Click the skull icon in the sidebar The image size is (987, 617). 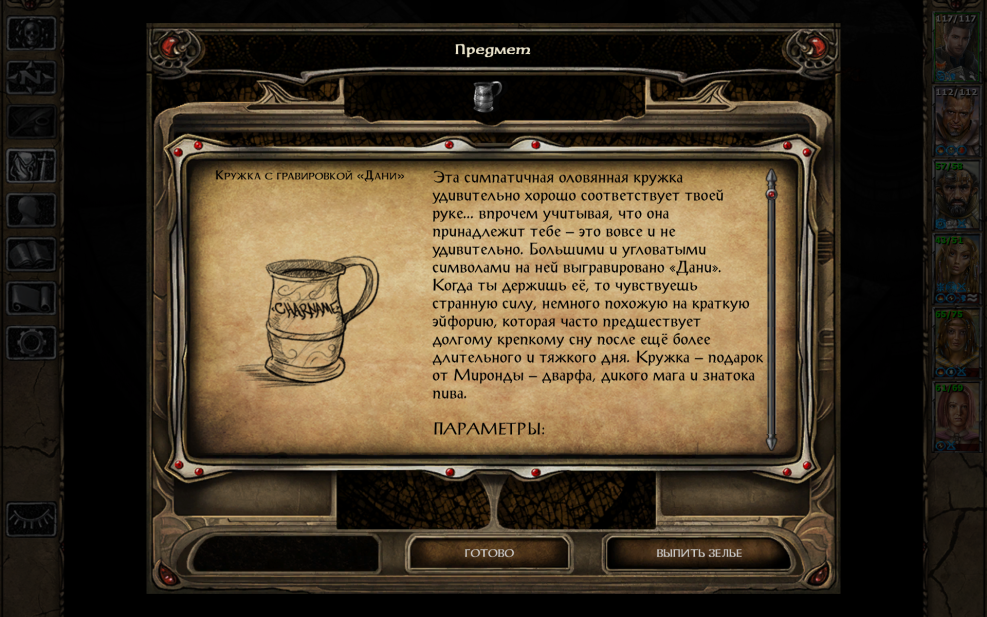pyautogui.click(x=31, y=33)
